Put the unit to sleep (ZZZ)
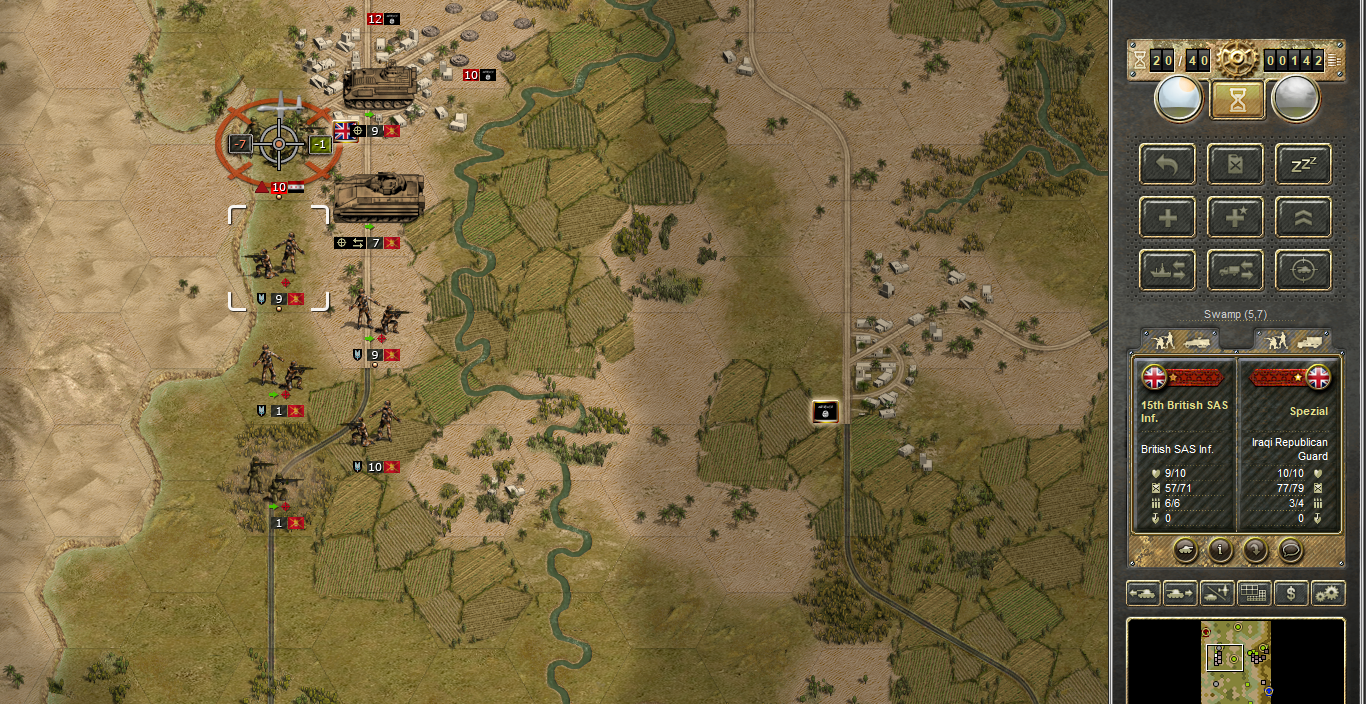The image size is (1366, 704). click(x=1303, y=164)
